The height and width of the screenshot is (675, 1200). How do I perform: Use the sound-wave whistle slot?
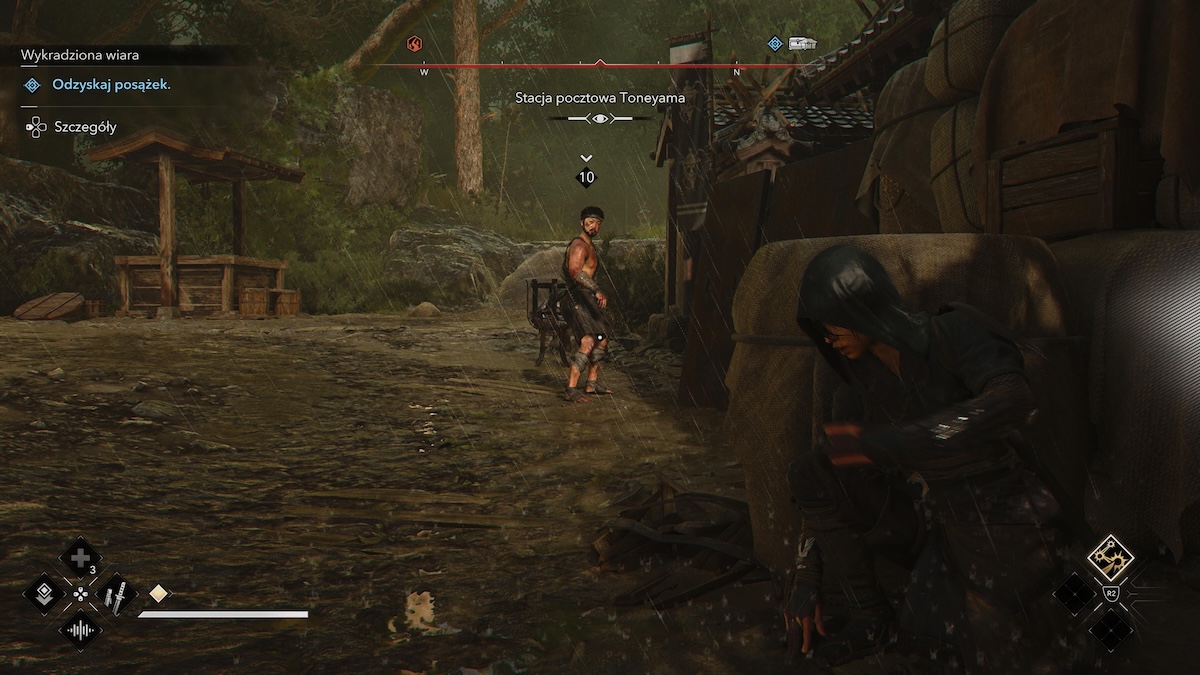point(80,631)
